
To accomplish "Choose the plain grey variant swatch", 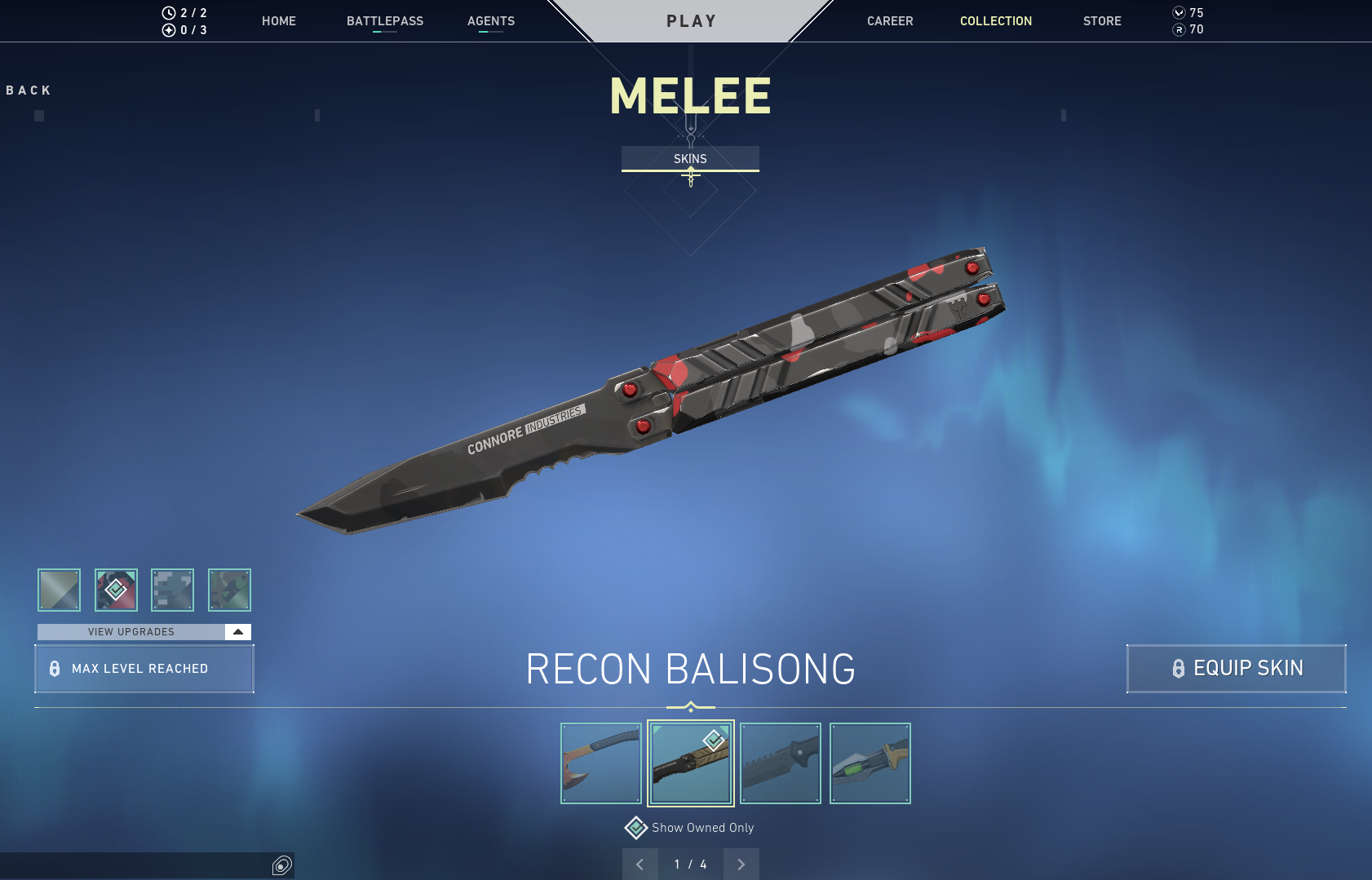I will point(59,590).
